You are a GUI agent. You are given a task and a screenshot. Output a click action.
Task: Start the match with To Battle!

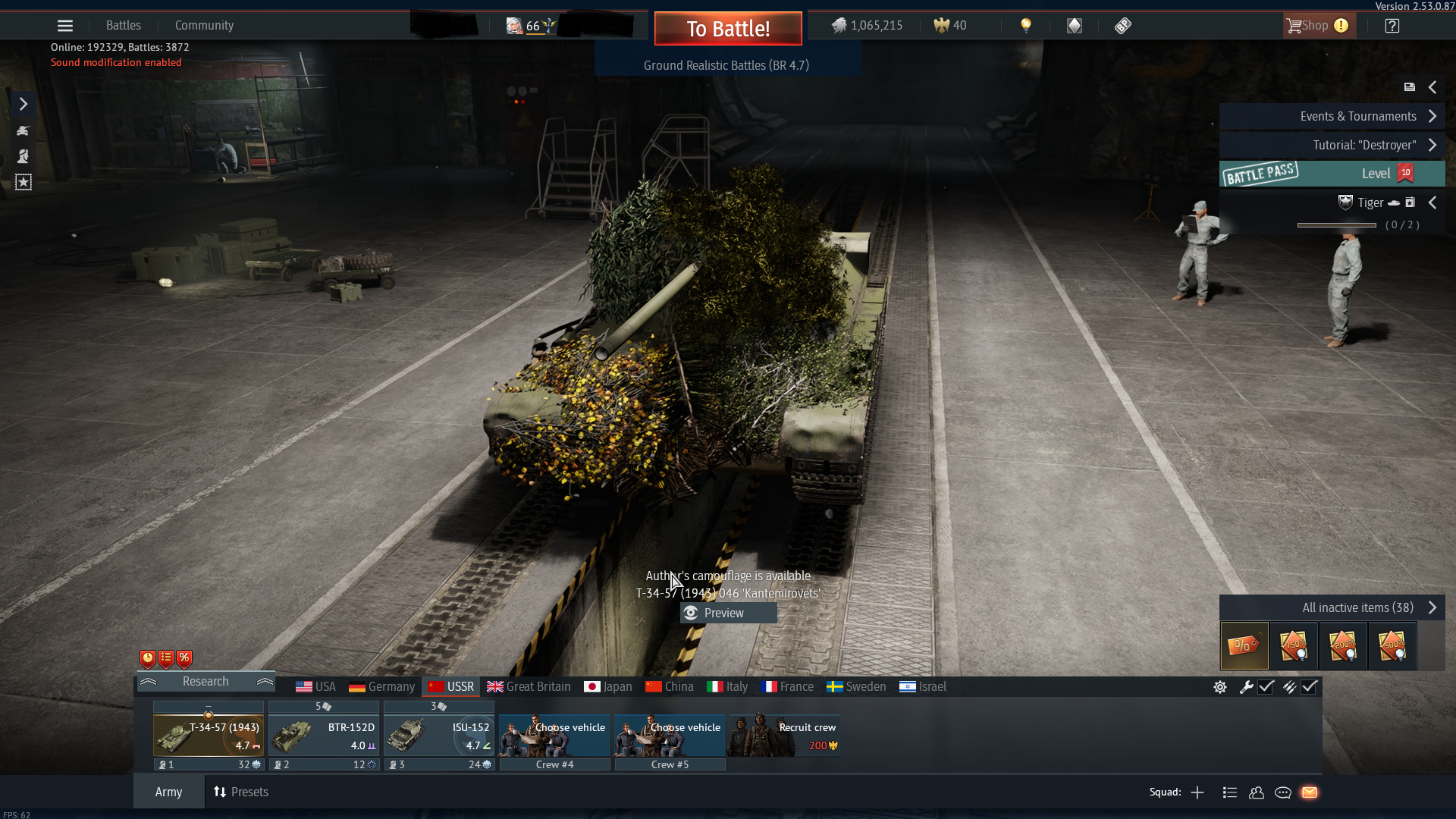(x=728, y=29)
